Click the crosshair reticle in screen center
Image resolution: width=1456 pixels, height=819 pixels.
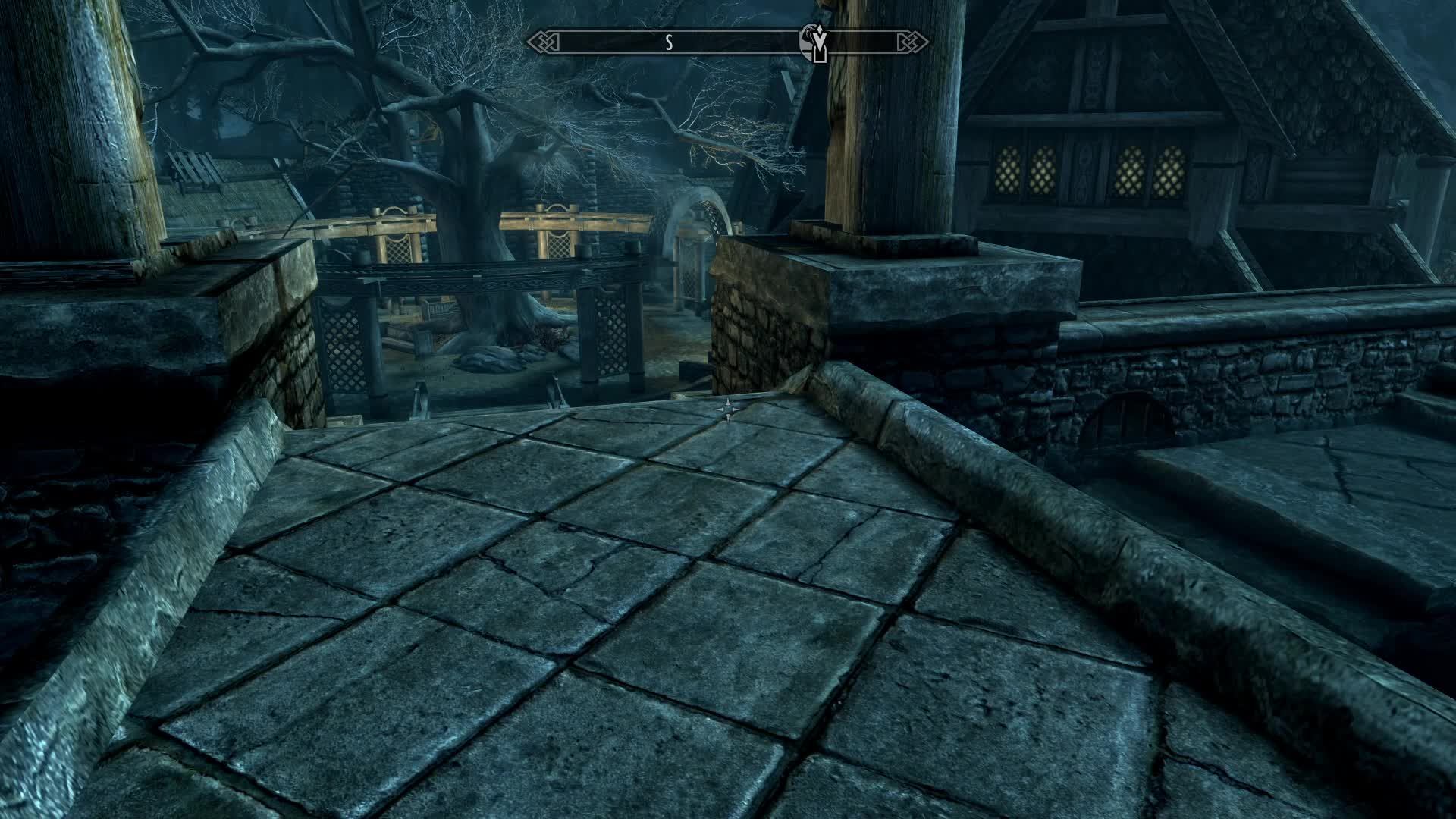click(728, 409)
